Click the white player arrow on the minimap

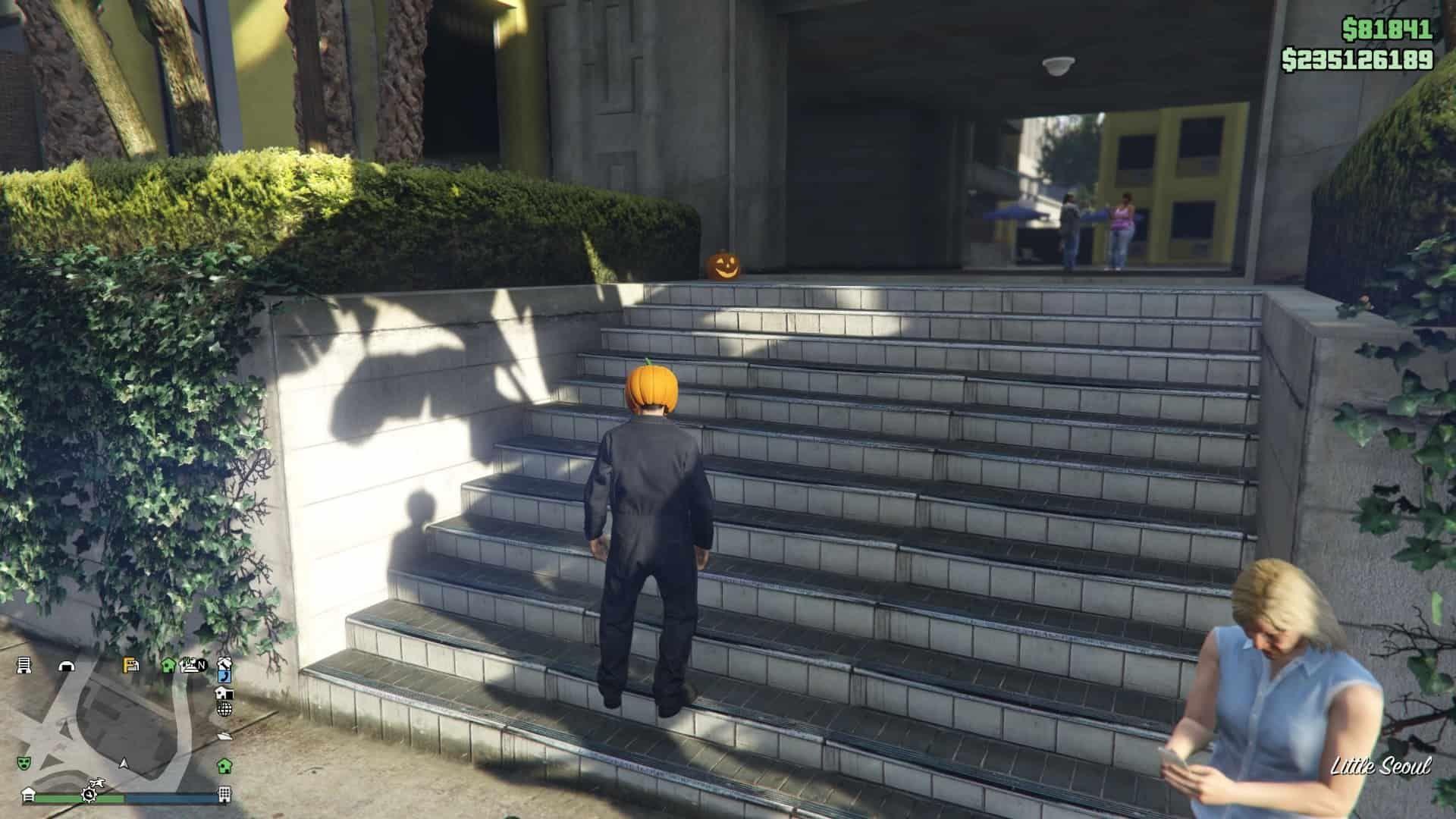[x=124, y=764]
